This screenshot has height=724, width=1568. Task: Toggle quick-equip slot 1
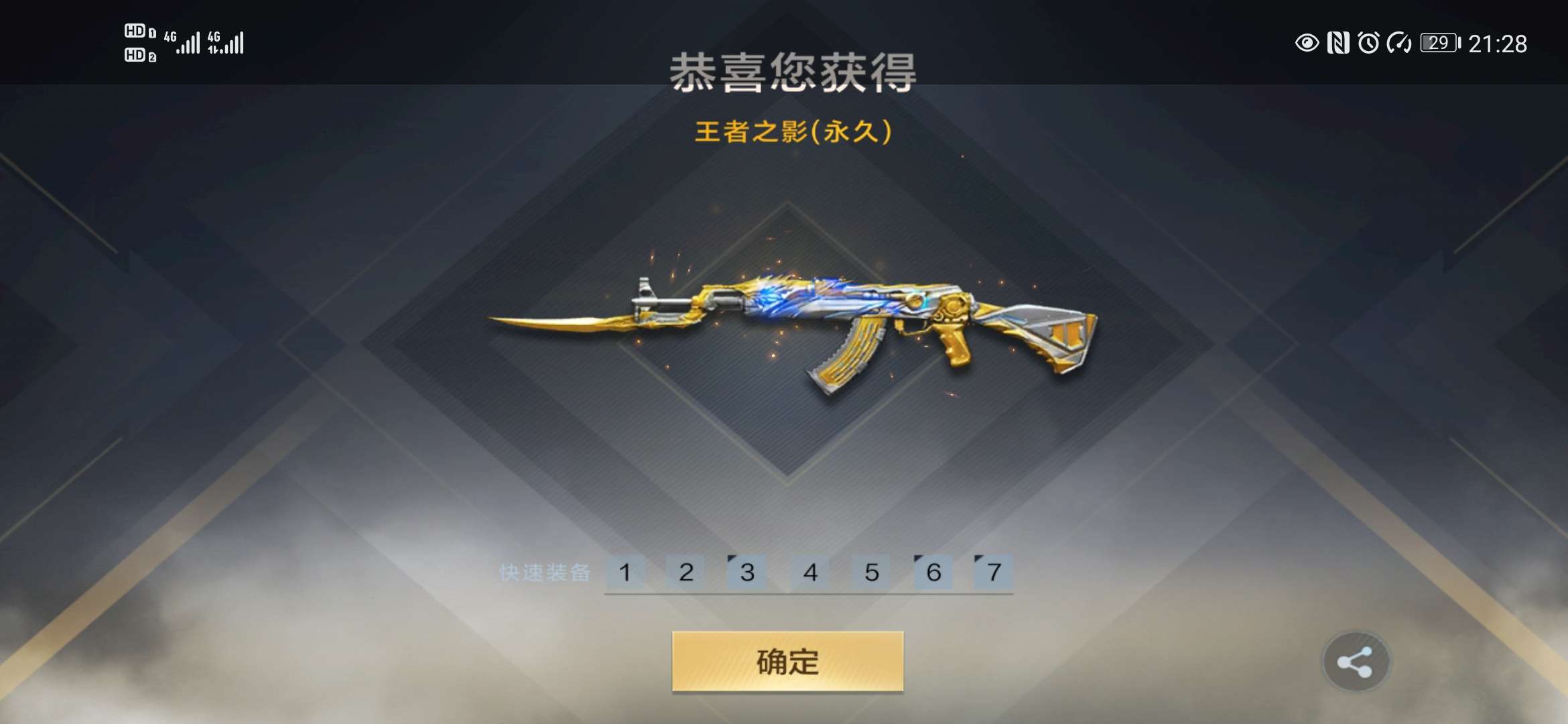(626, 573)
